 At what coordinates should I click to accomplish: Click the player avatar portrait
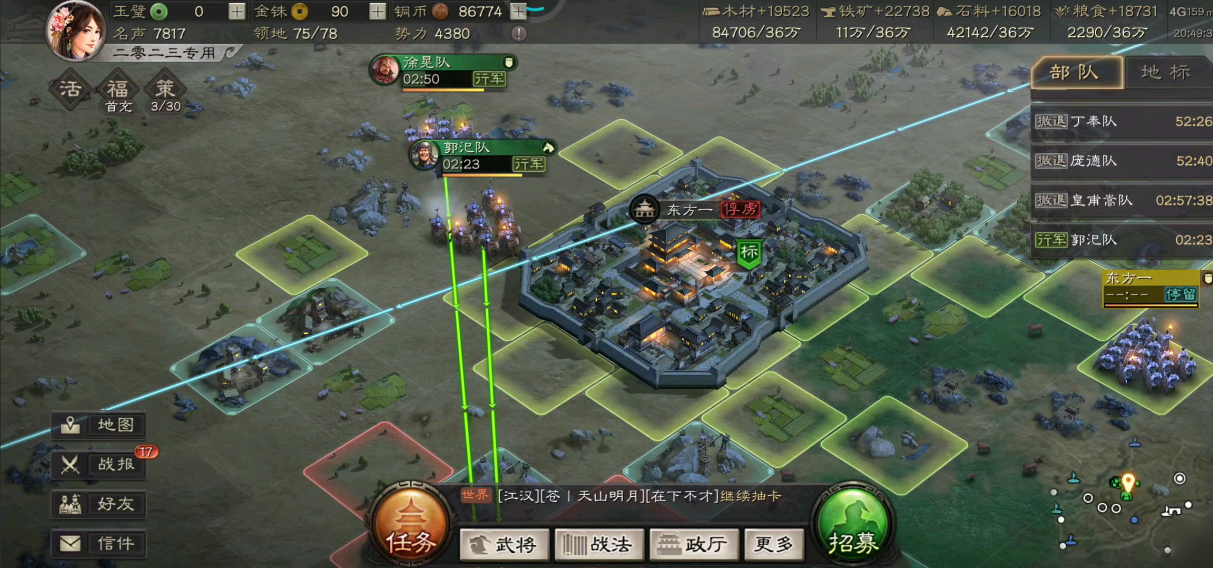(x=75, y=28)
